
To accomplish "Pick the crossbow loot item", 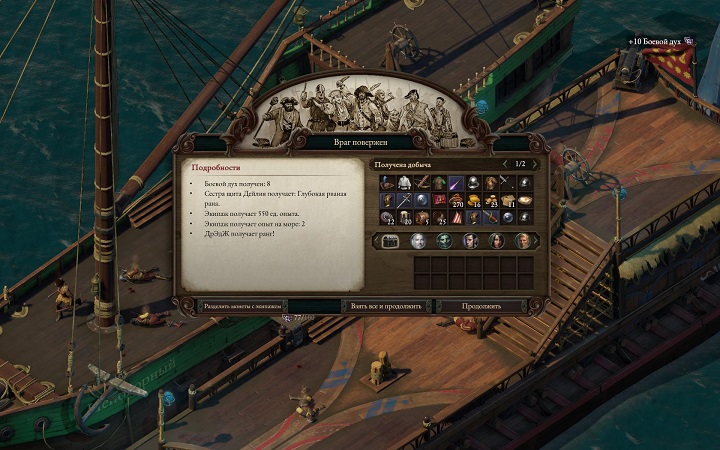I will pos(422,183).
